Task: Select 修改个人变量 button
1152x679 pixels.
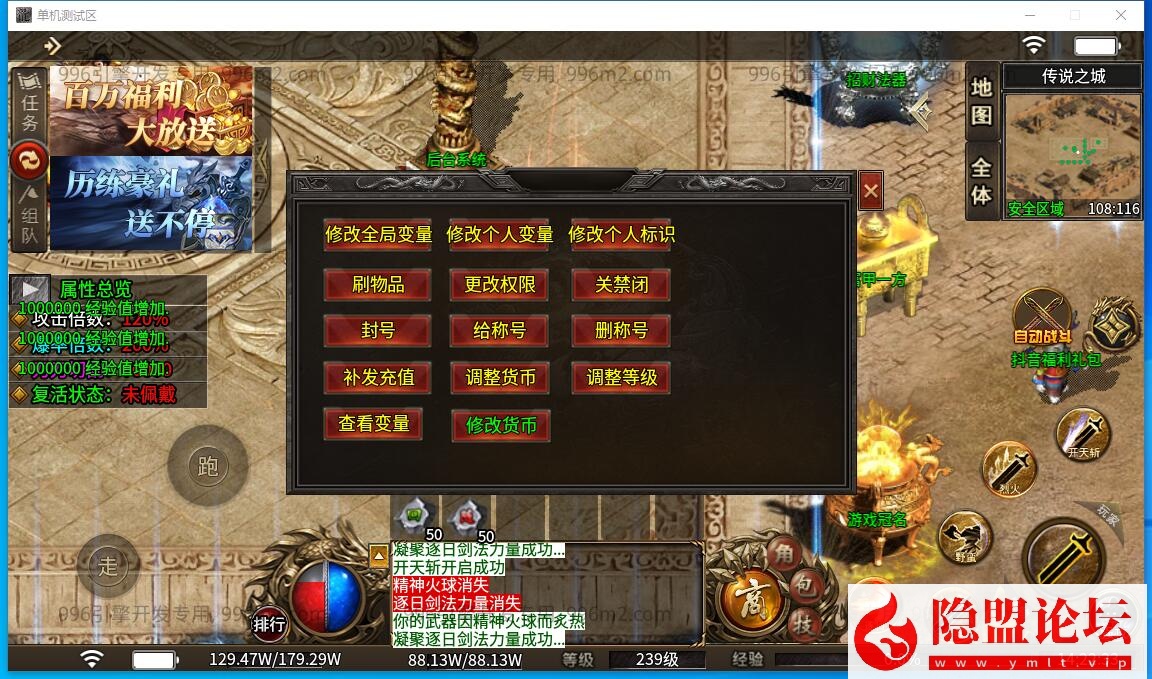Action: tap(500, 235)
